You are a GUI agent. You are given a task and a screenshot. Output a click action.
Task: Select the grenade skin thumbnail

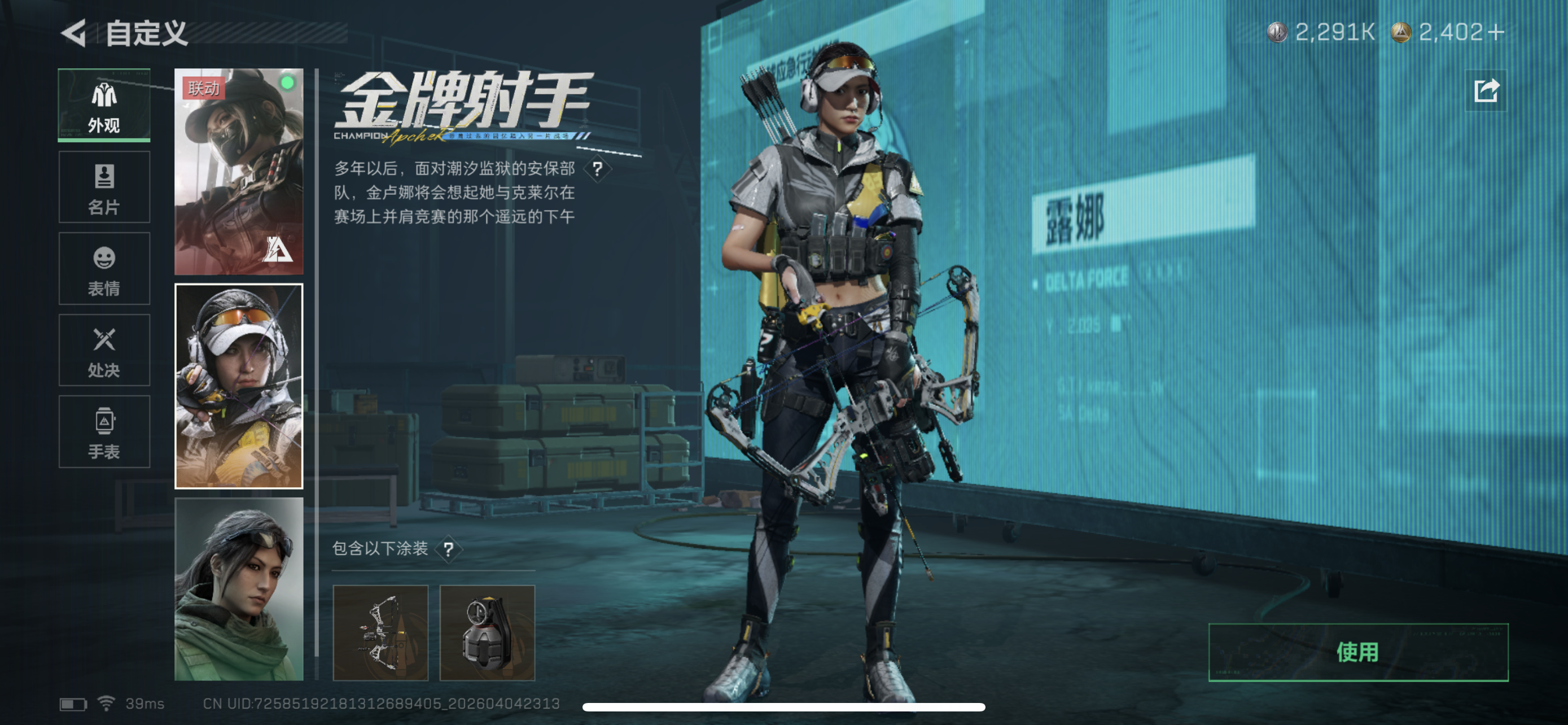[487, 635]
